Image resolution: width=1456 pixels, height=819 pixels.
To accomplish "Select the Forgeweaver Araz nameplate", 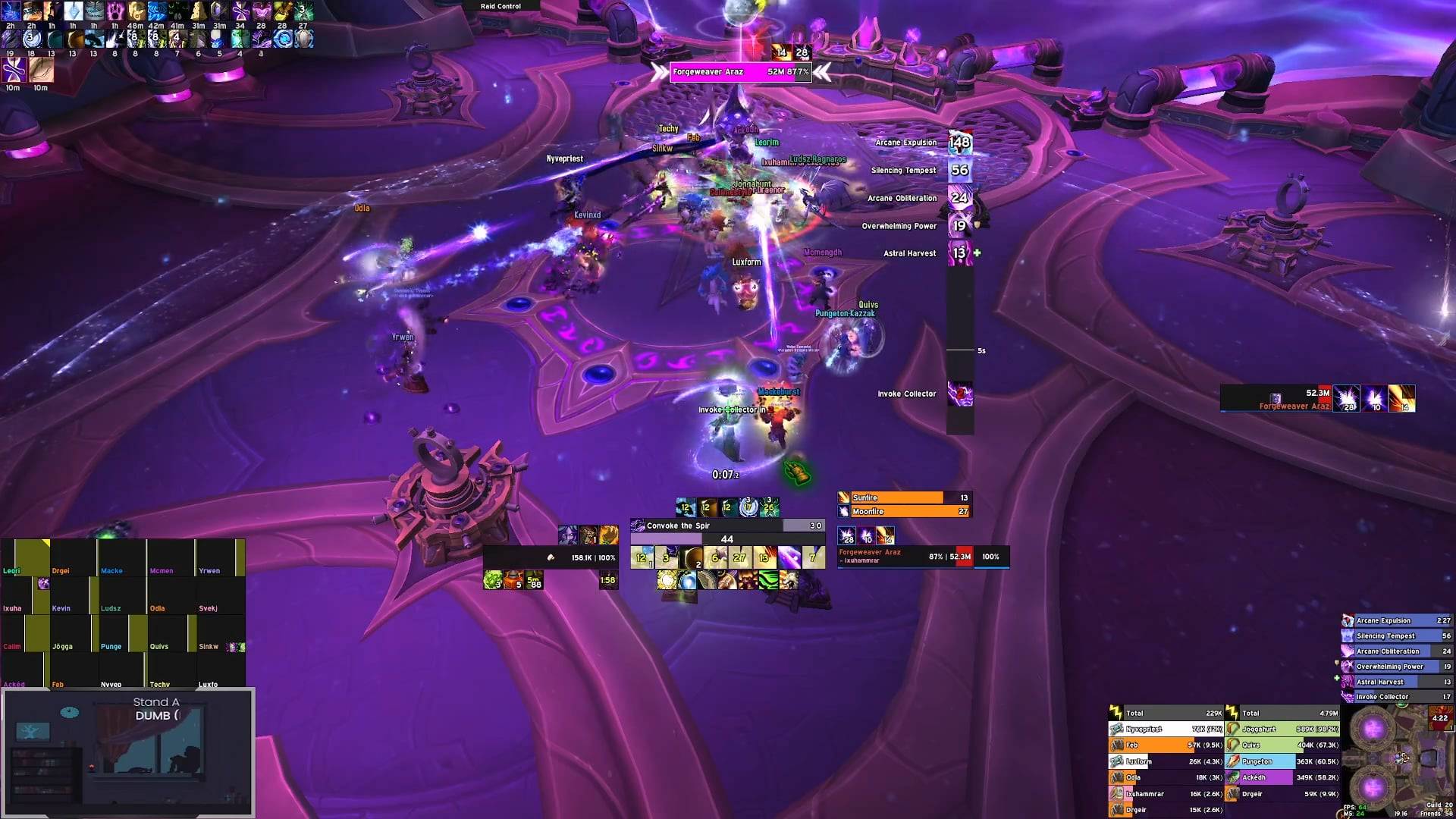I will (739, 72).
